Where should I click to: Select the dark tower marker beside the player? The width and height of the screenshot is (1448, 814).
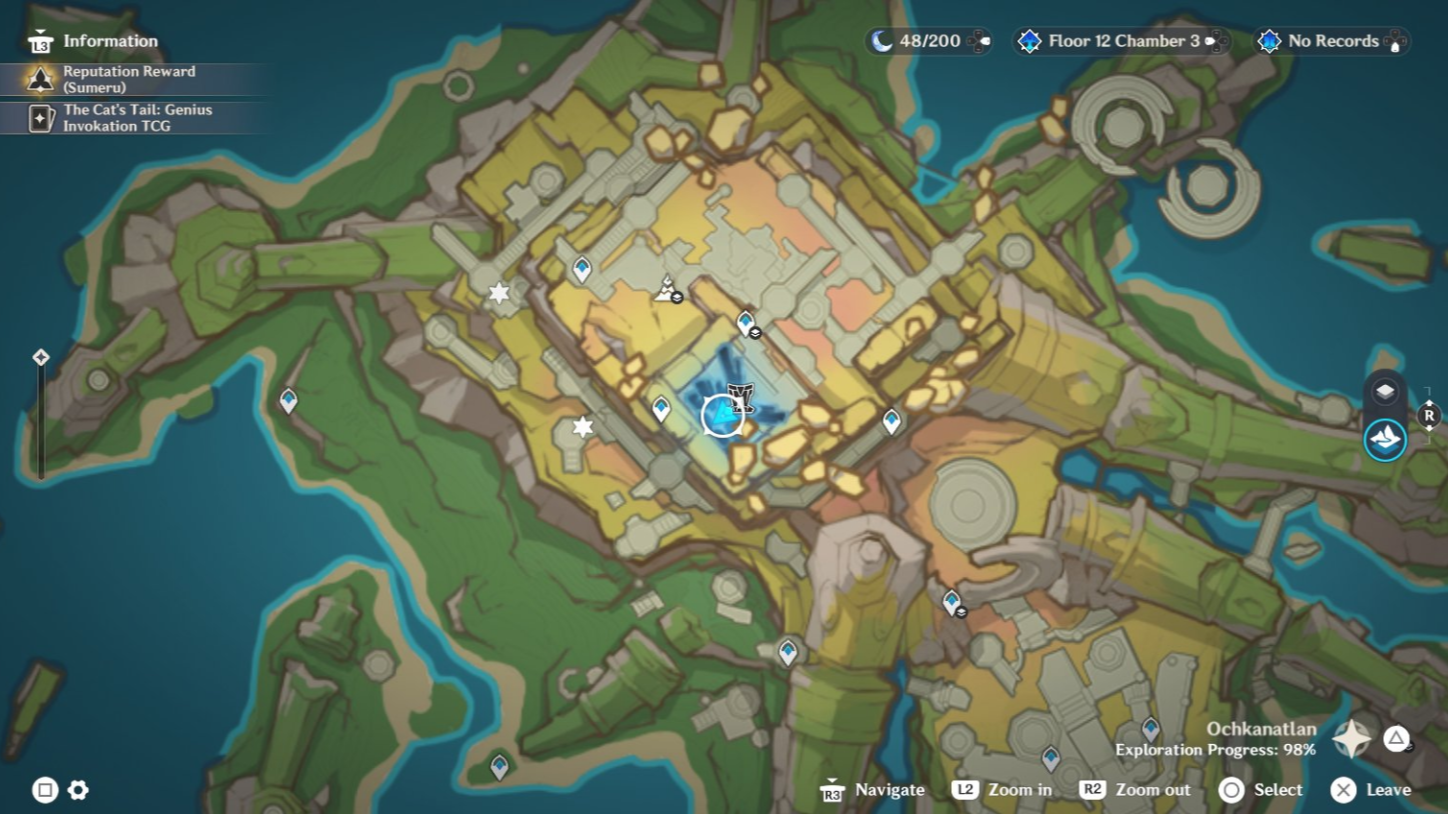[741, 397]
